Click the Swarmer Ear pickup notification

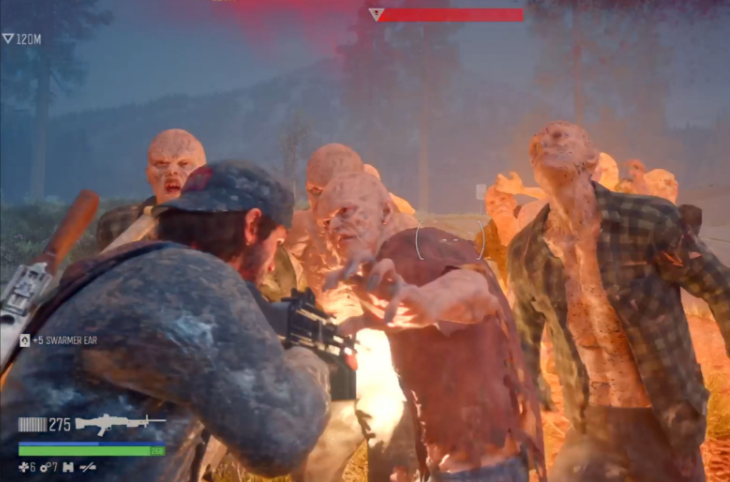pos(59,340)
